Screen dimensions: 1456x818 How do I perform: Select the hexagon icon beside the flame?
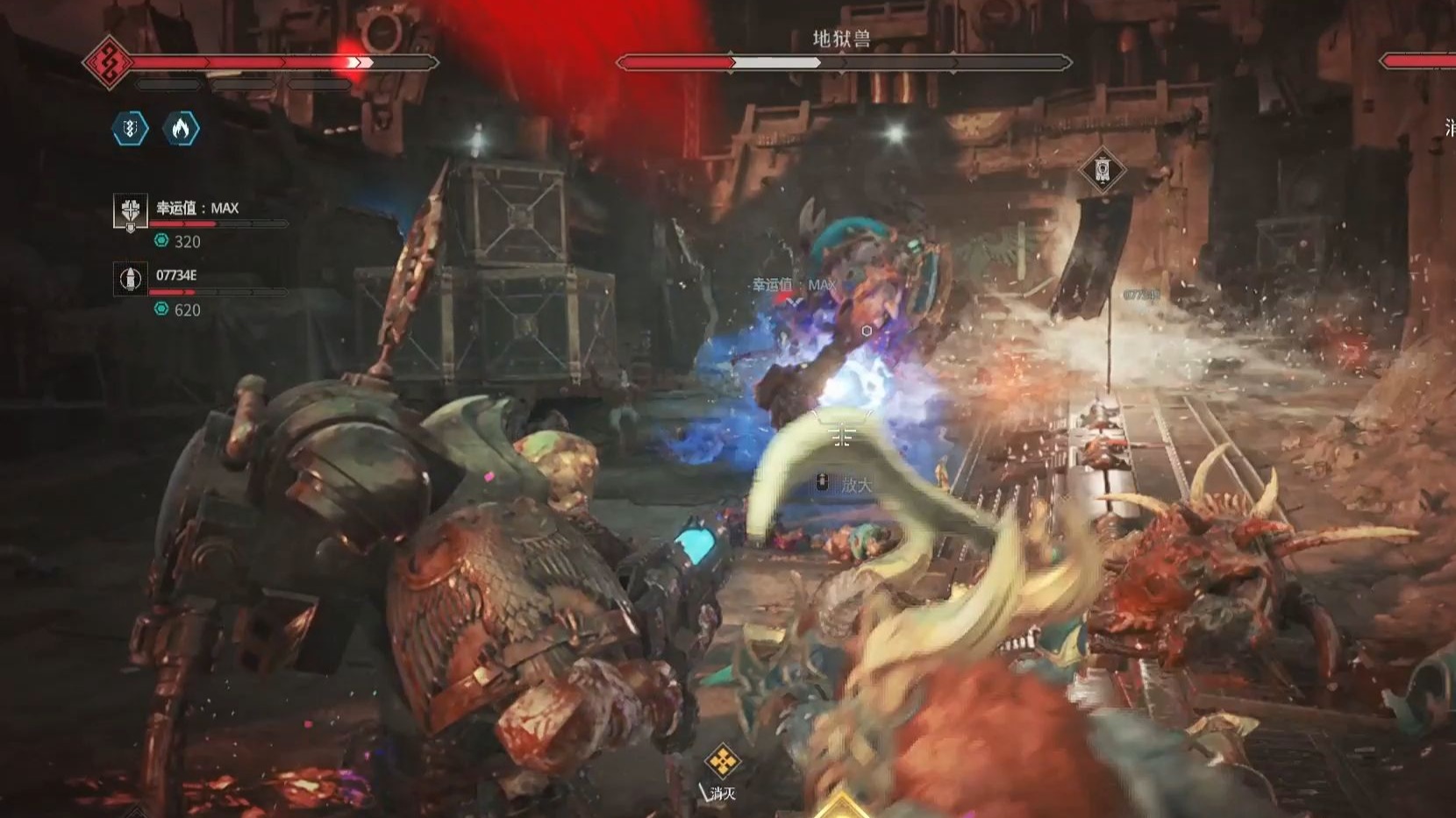coord(130,129)
